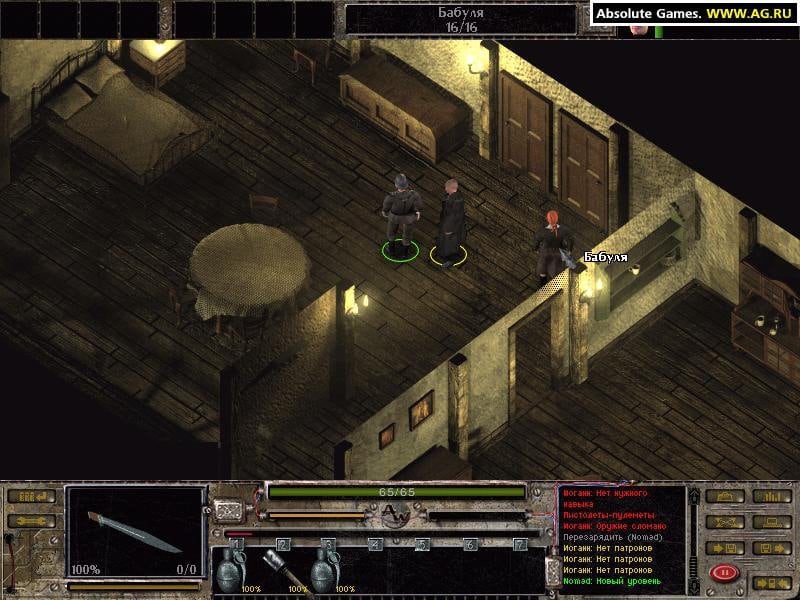Open the bar chart statistics button

coord(770,496)
